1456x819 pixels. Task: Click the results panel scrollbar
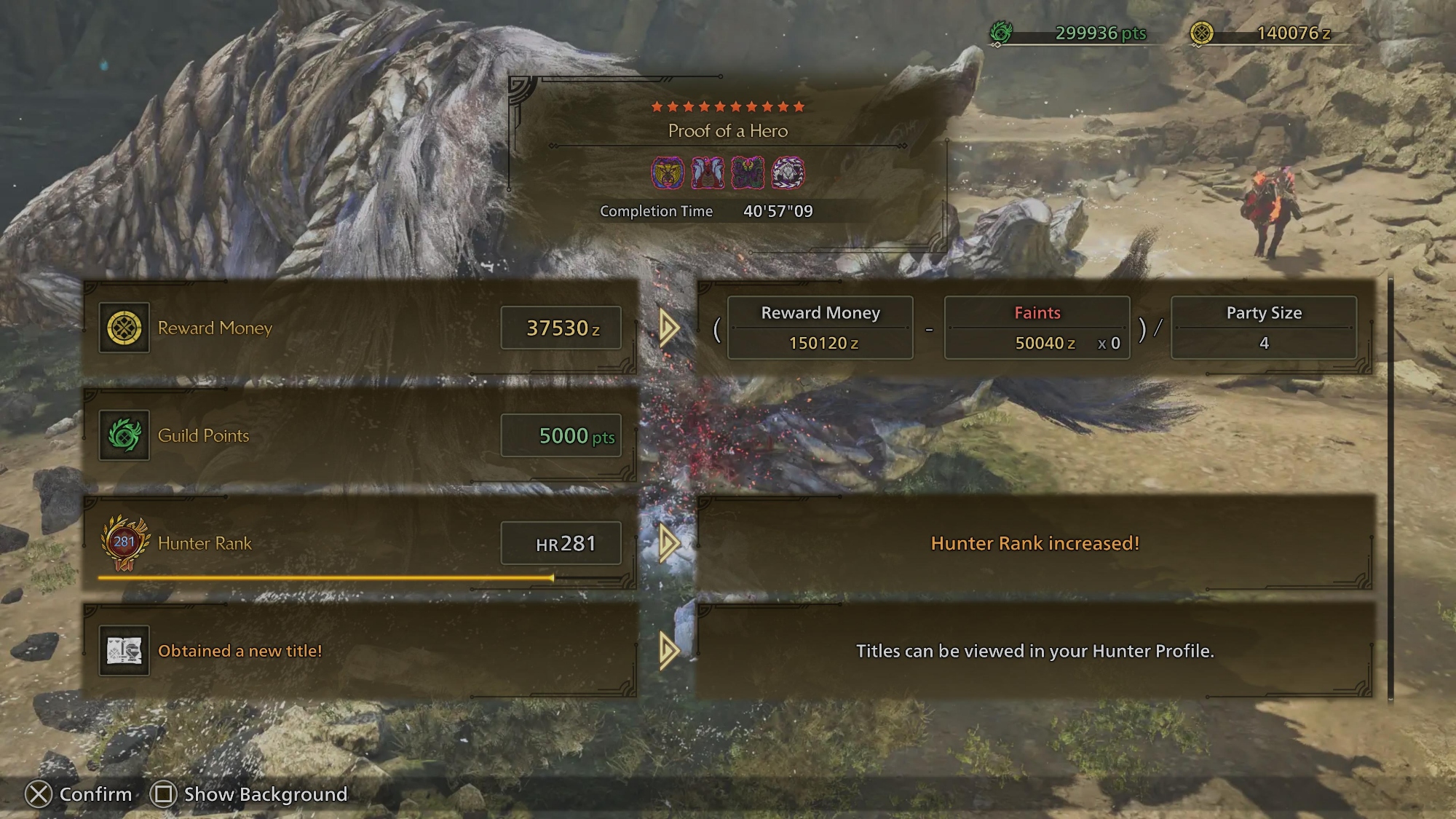coord(1390,488)
